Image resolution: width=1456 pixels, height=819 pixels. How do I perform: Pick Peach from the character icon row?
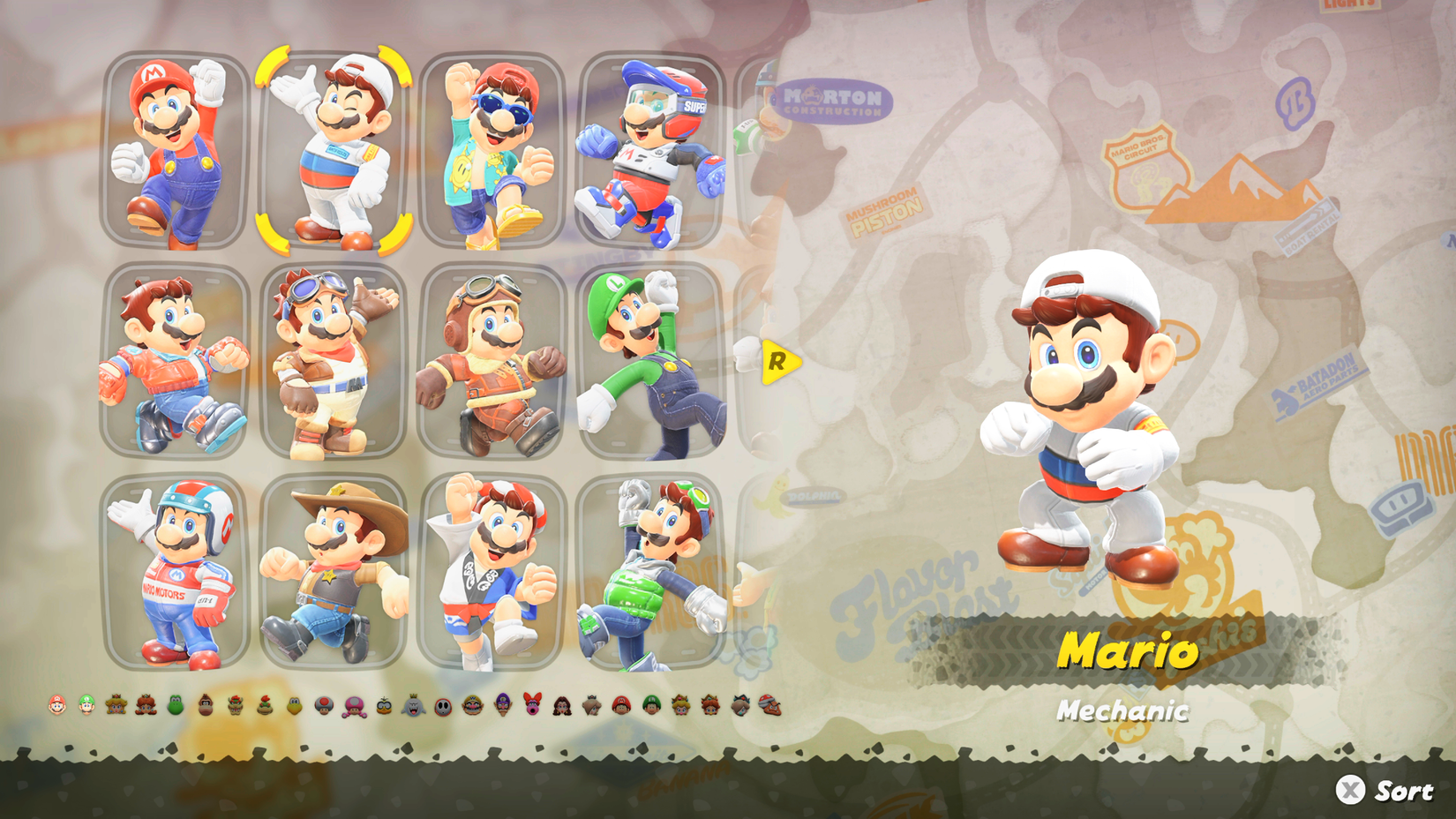pos(114,706)
